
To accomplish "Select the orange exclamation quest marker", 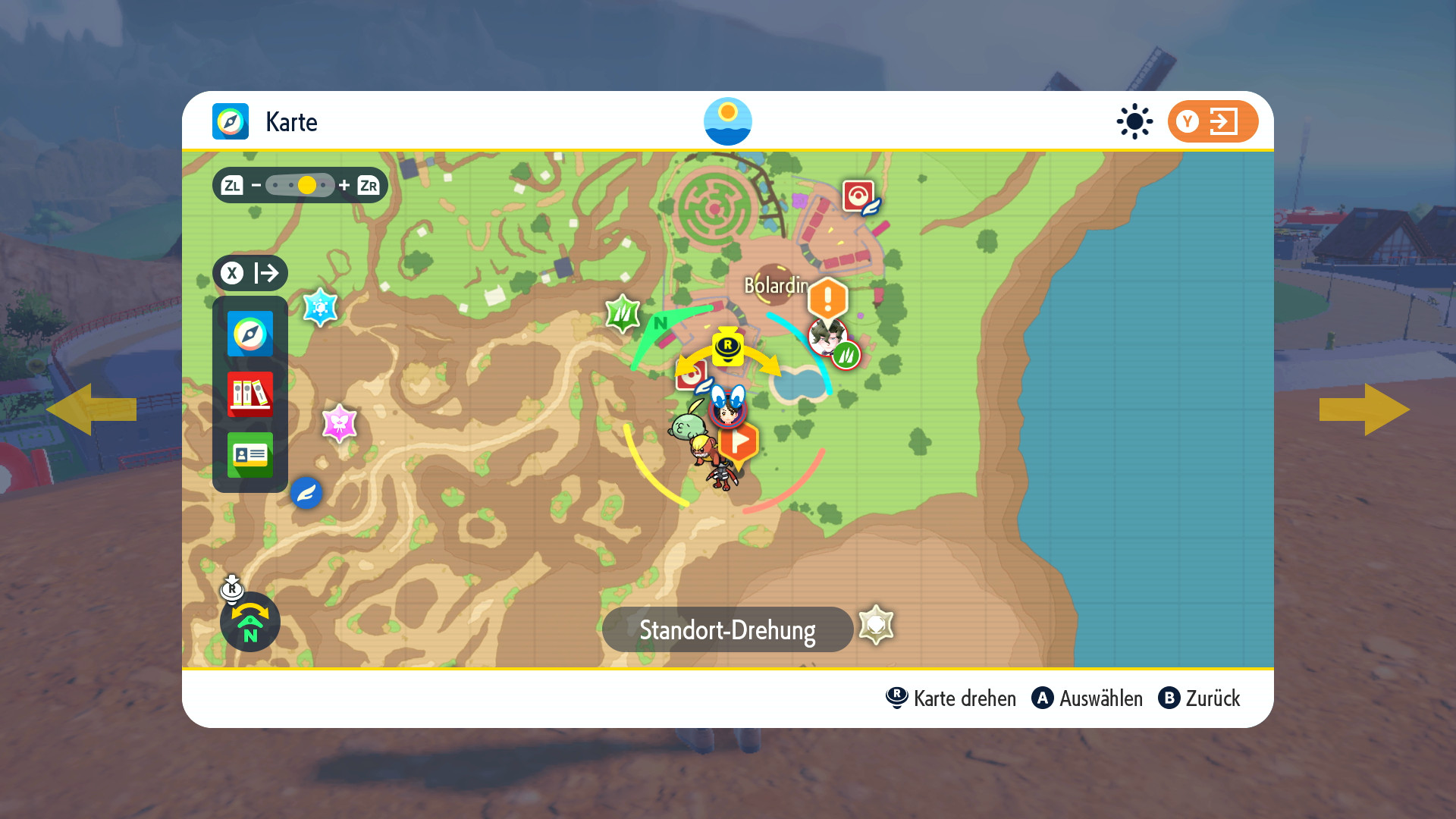I will (827, 298).
